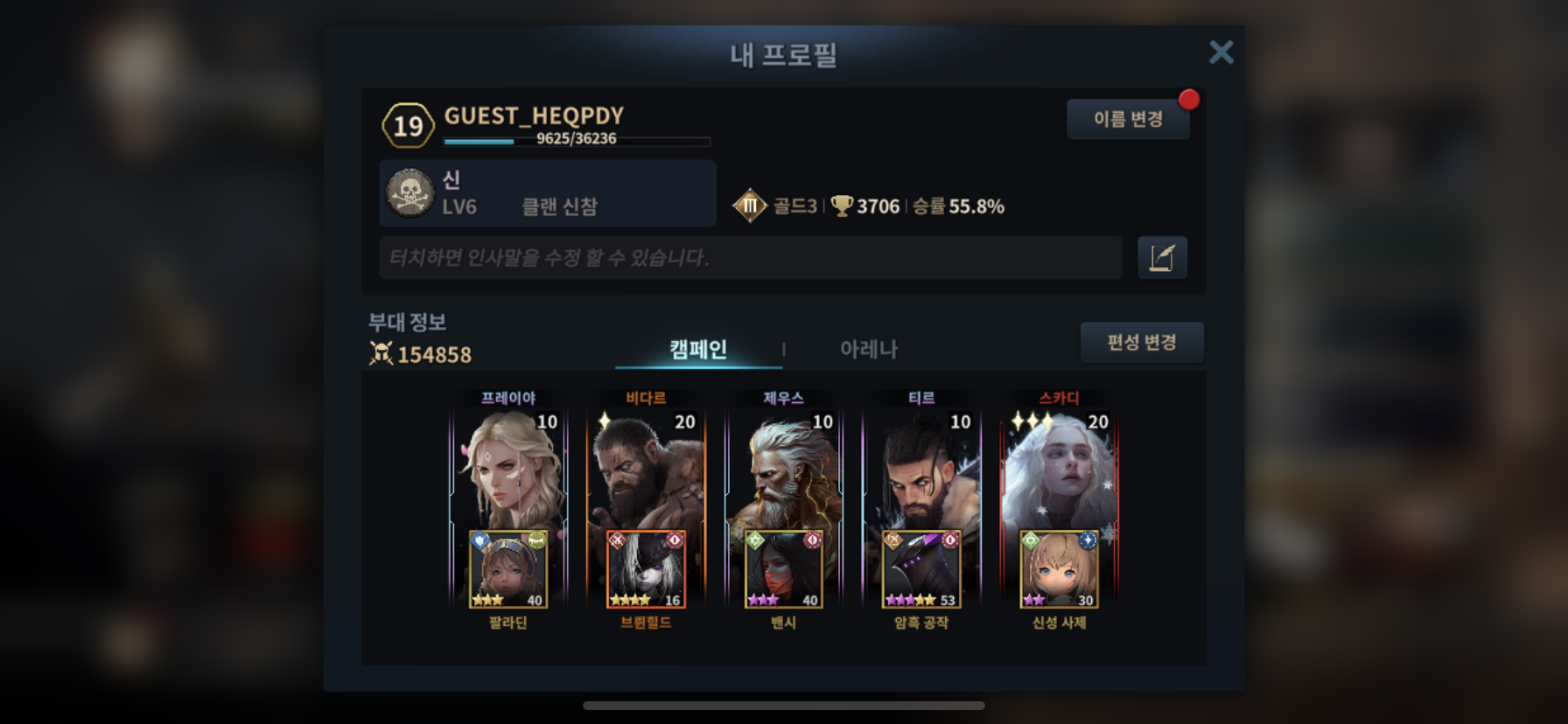Open 편성 변경 formation change

(1141, 342)
